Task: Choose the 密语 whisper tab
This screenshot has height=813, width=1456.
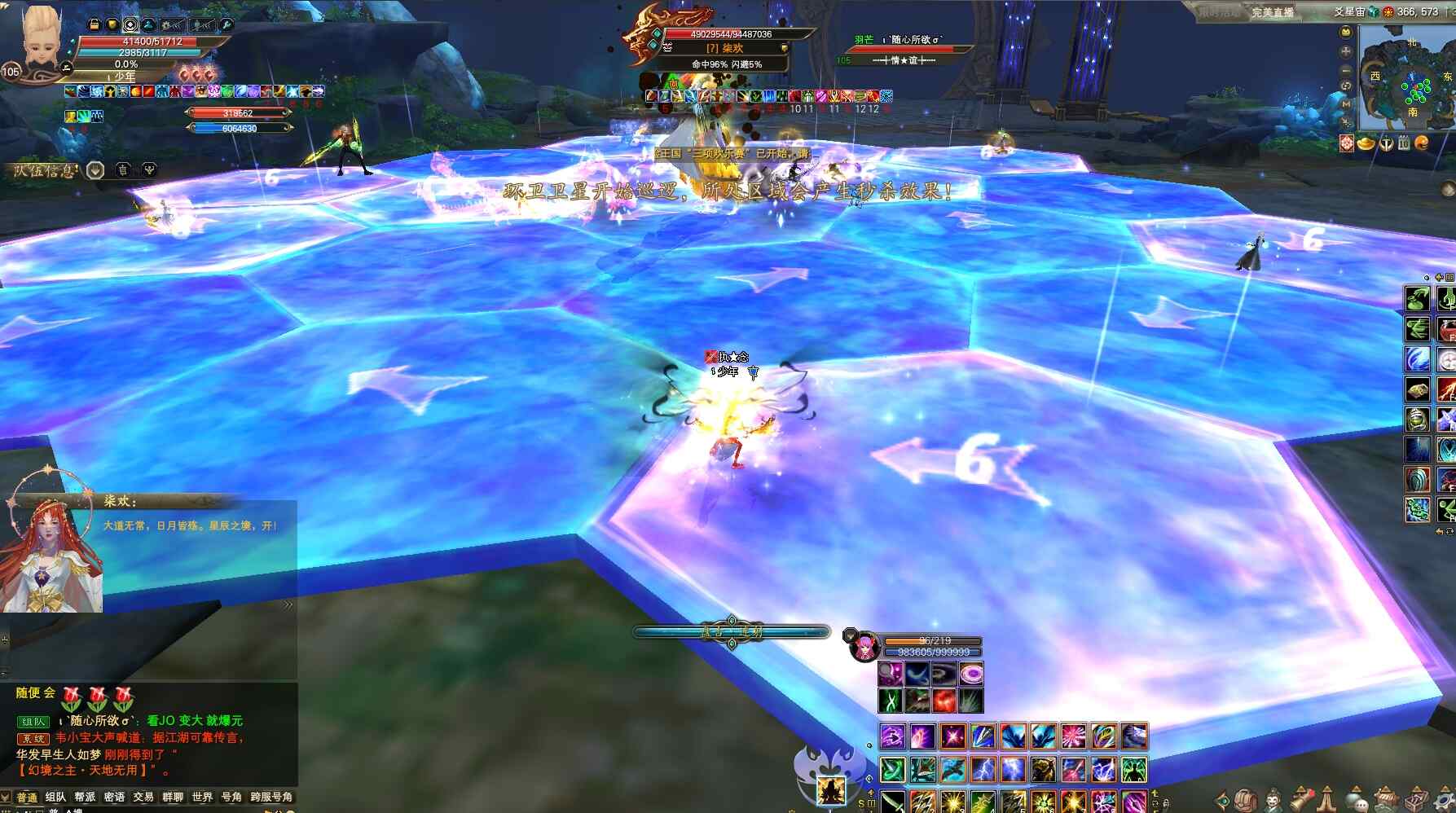Action: click(114, 797)
